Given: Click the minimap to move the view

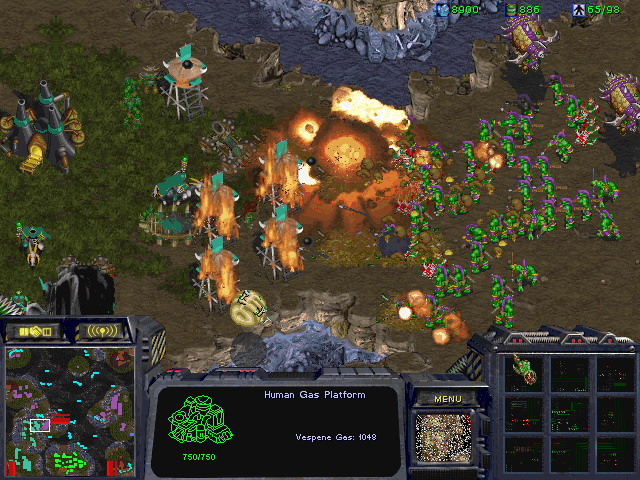Looking at the screenshot, I should click(70, 410).
